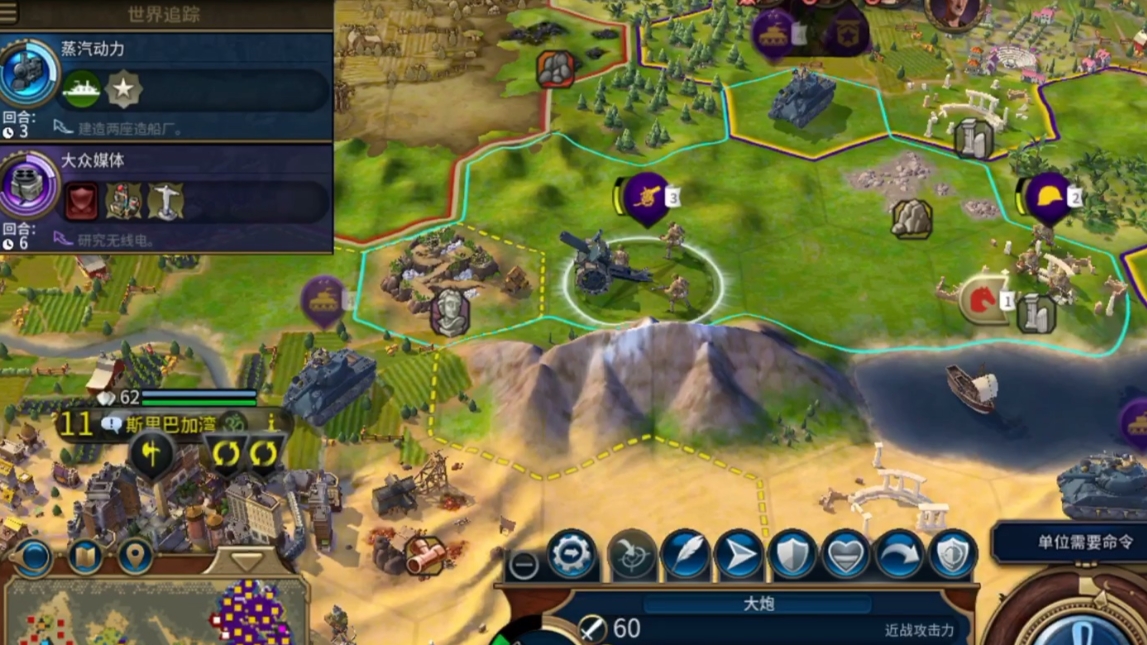Skip the unit's turn with curved arrow
Image resolution: width=1147 pixels, height=645 pixels.
(x=899, y=556)
